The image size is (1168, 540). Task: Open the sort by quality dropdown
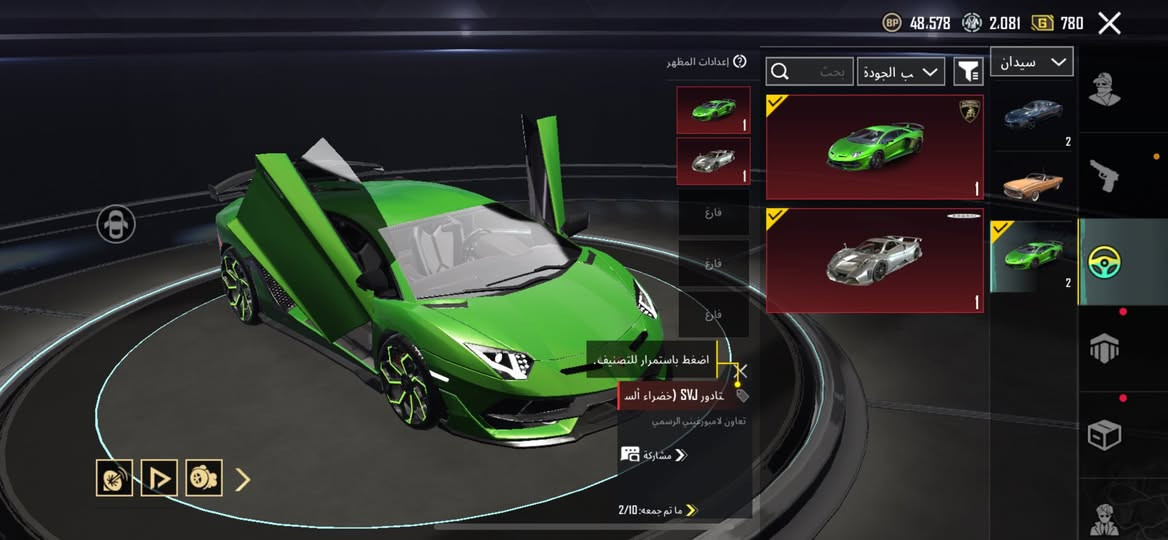click(900, 71)
